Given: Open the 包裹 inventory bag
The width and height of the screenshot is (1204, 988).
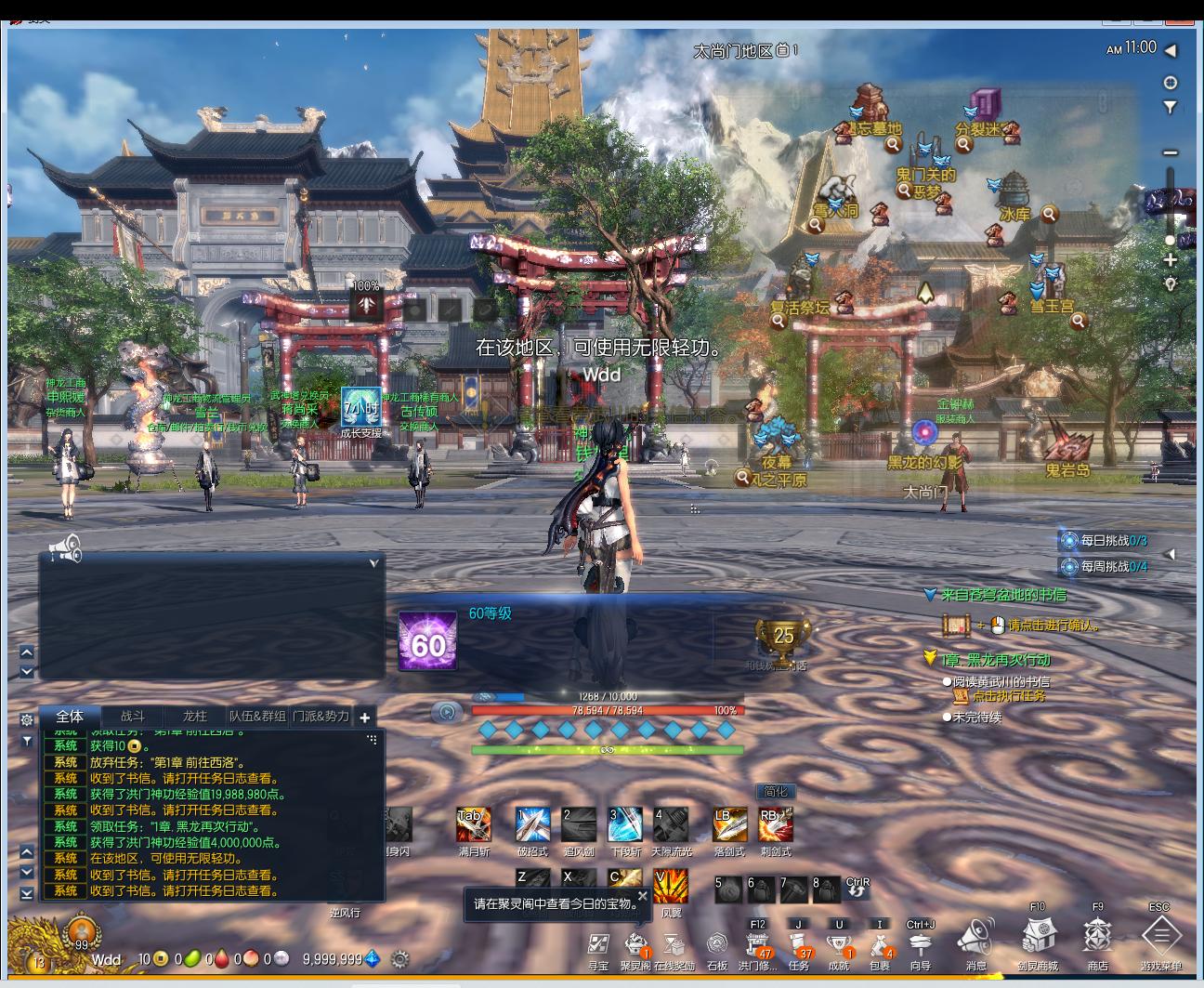Looking at the screenshot, I should (879, 945).
